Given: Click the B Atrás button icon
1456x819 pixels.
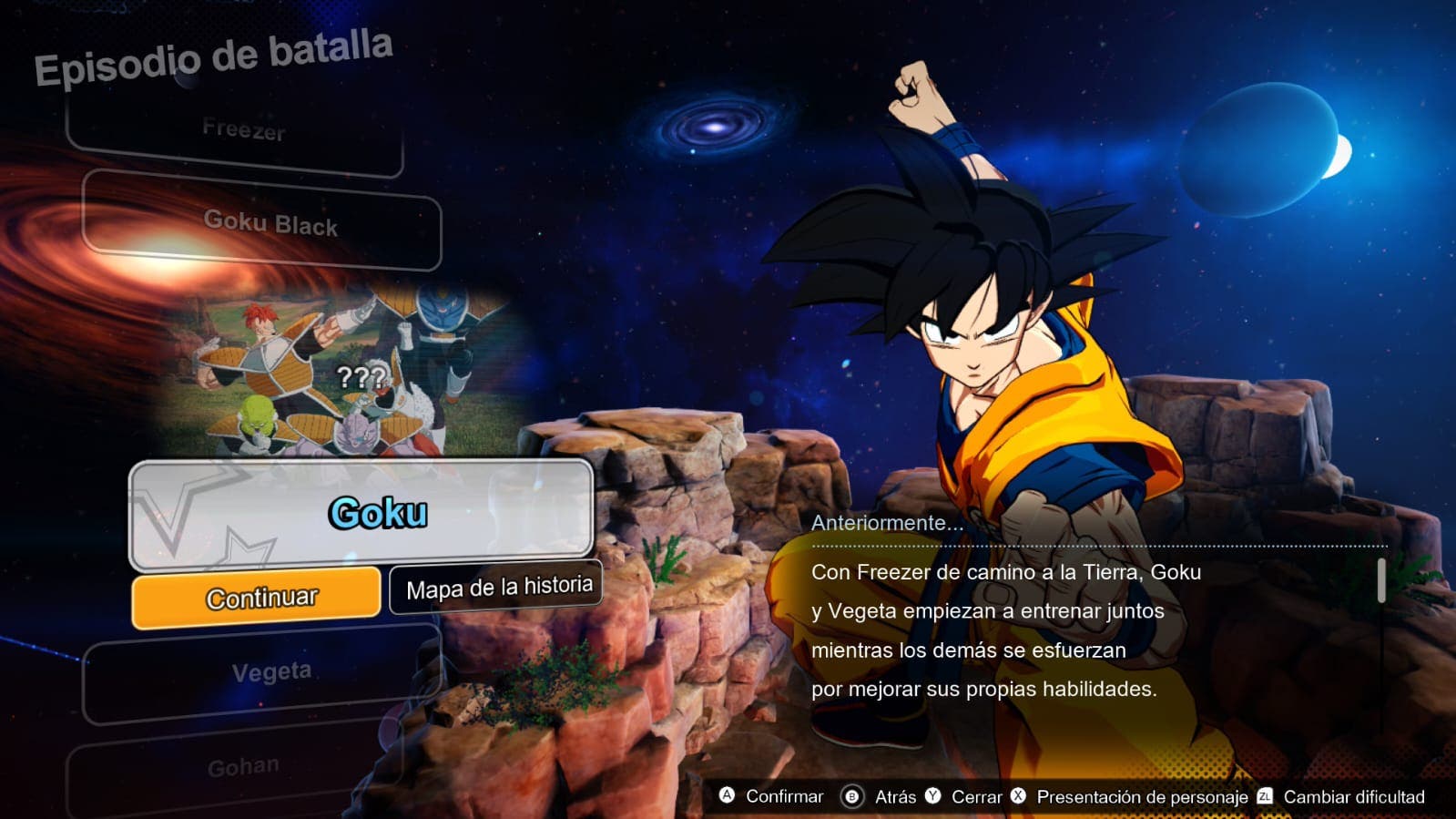Looking at the screenshot, I should [x=854, y=796].
